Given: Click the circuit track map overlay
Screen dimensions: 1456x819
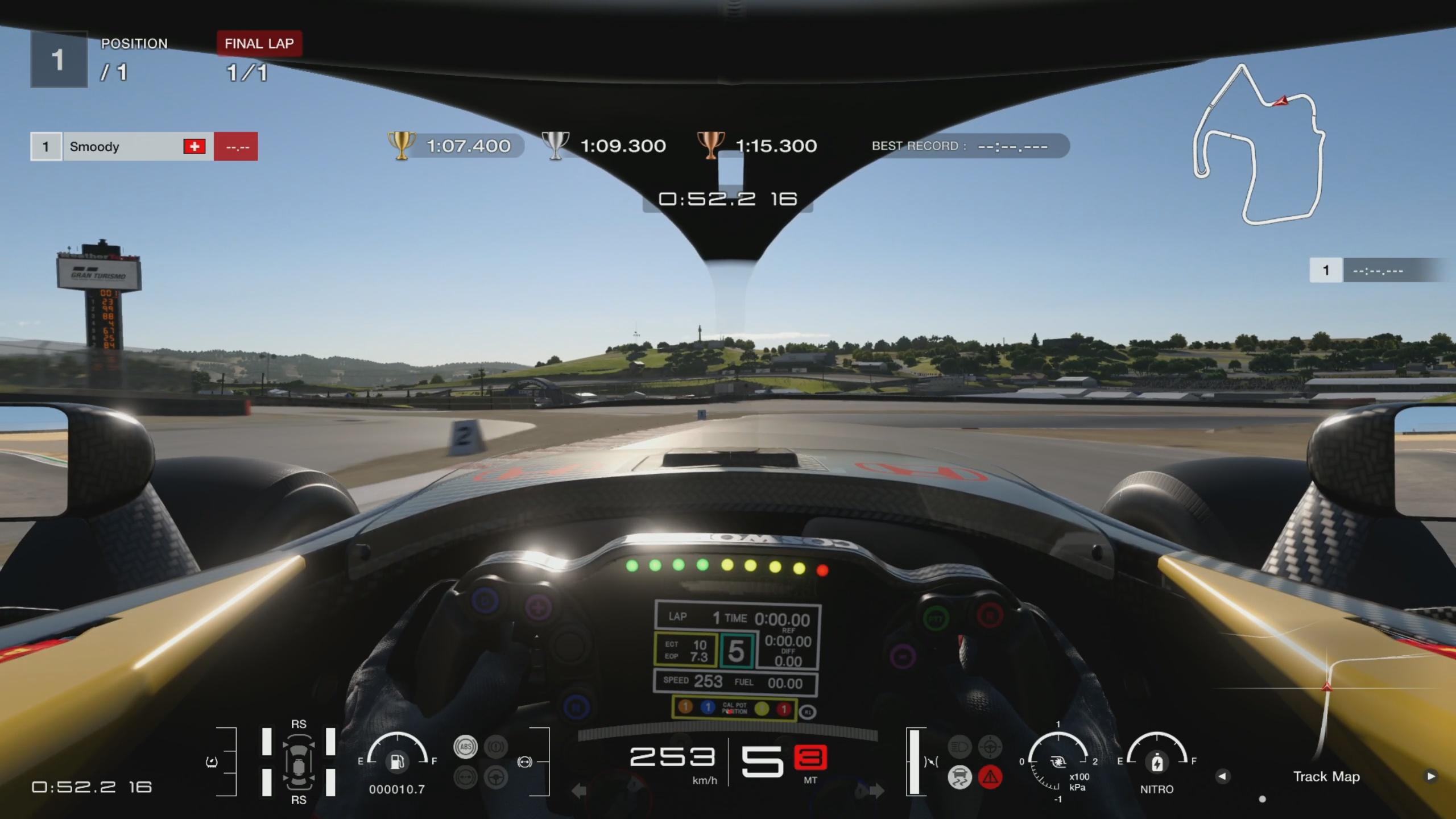Looking at the screenshot, I should [1258, 145].
